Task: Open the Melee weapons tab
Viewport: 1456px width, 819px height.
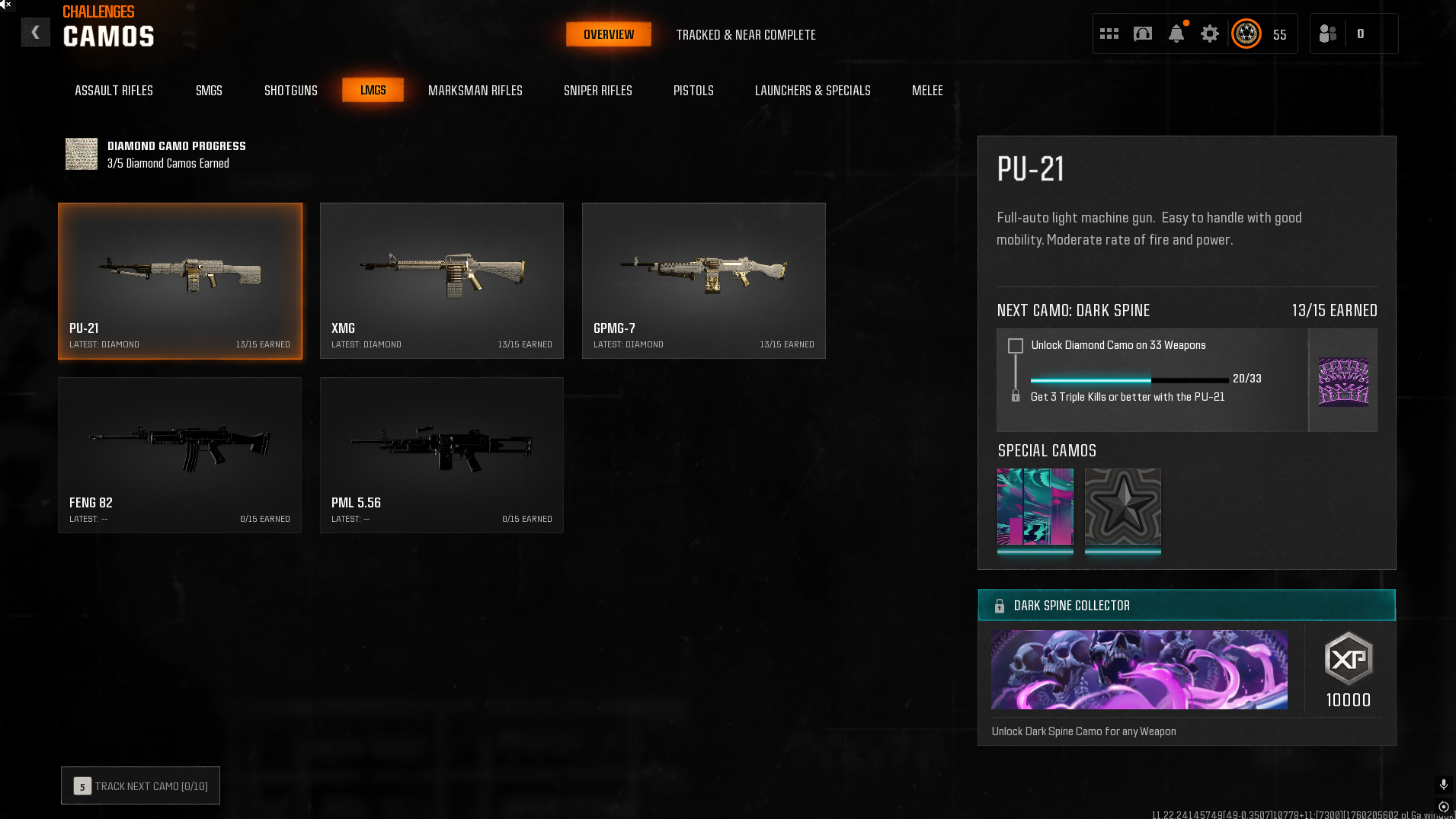Action: click(x=927, y=91)
